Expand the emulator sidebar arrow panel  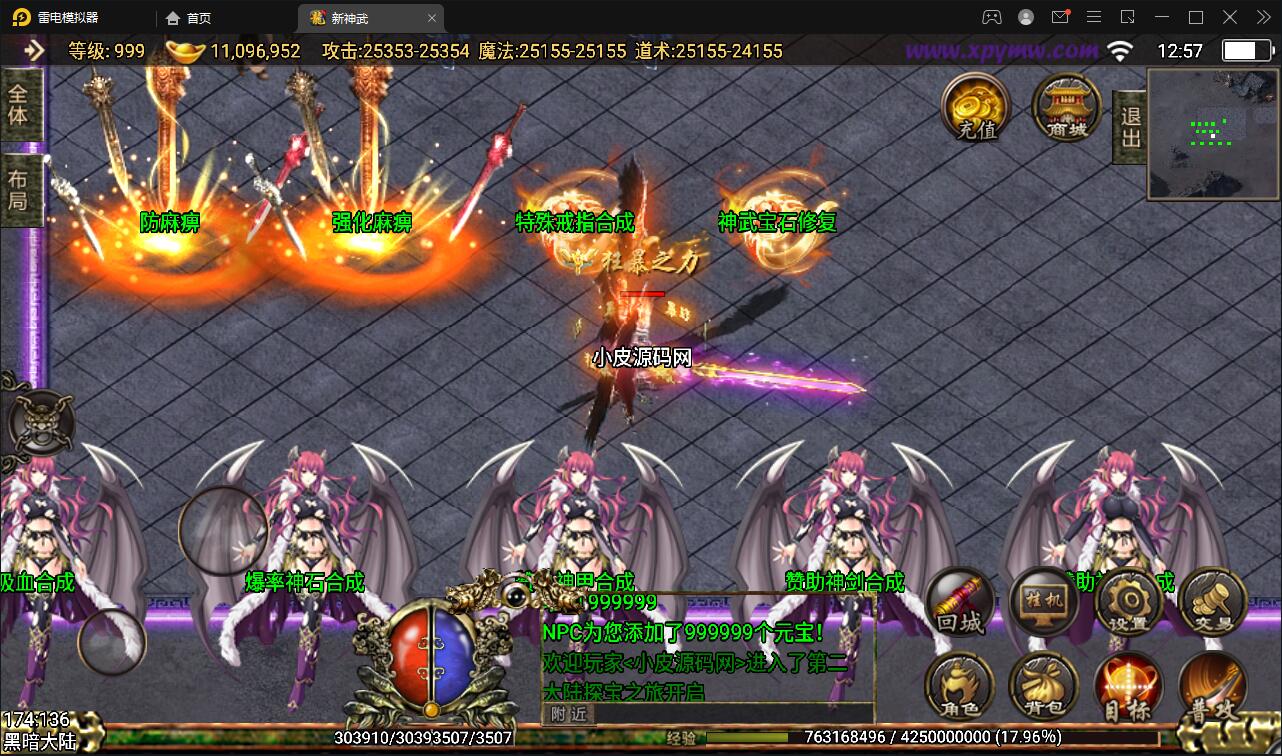pyautogui.click(x=33, y=50)
